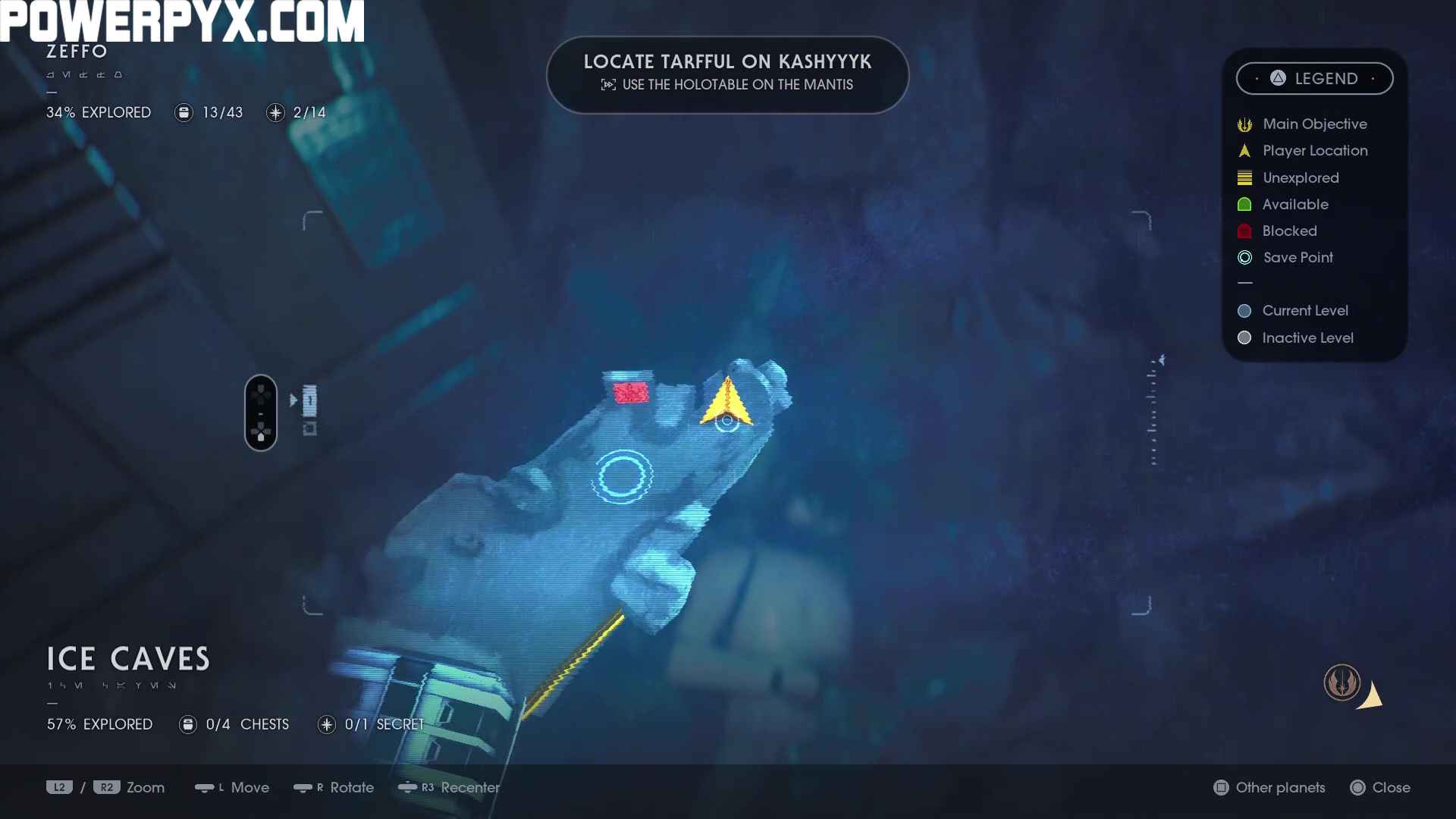Click the Jedi emblem objective direction indicator
Screen dimensions: 1456x819
[x=1342, y=682]
